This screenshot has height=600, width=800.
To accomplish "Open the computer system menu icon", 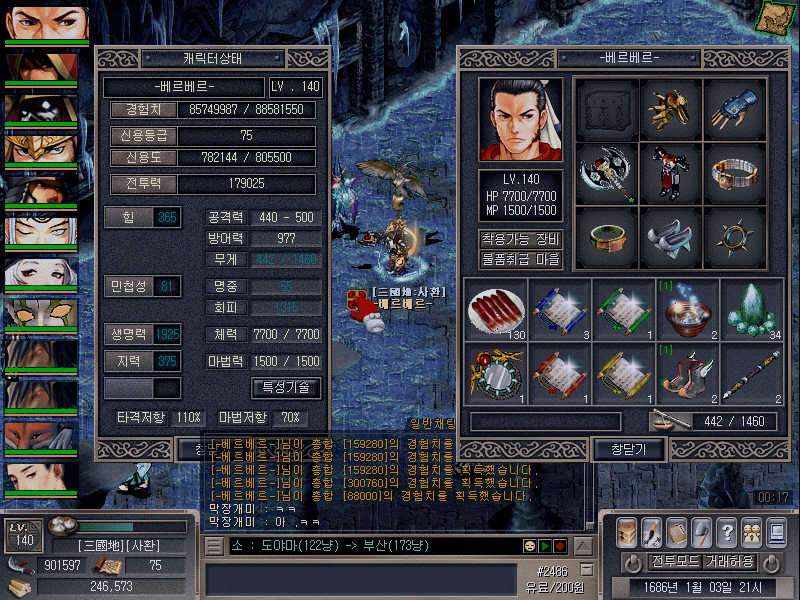I will point(776,532).
